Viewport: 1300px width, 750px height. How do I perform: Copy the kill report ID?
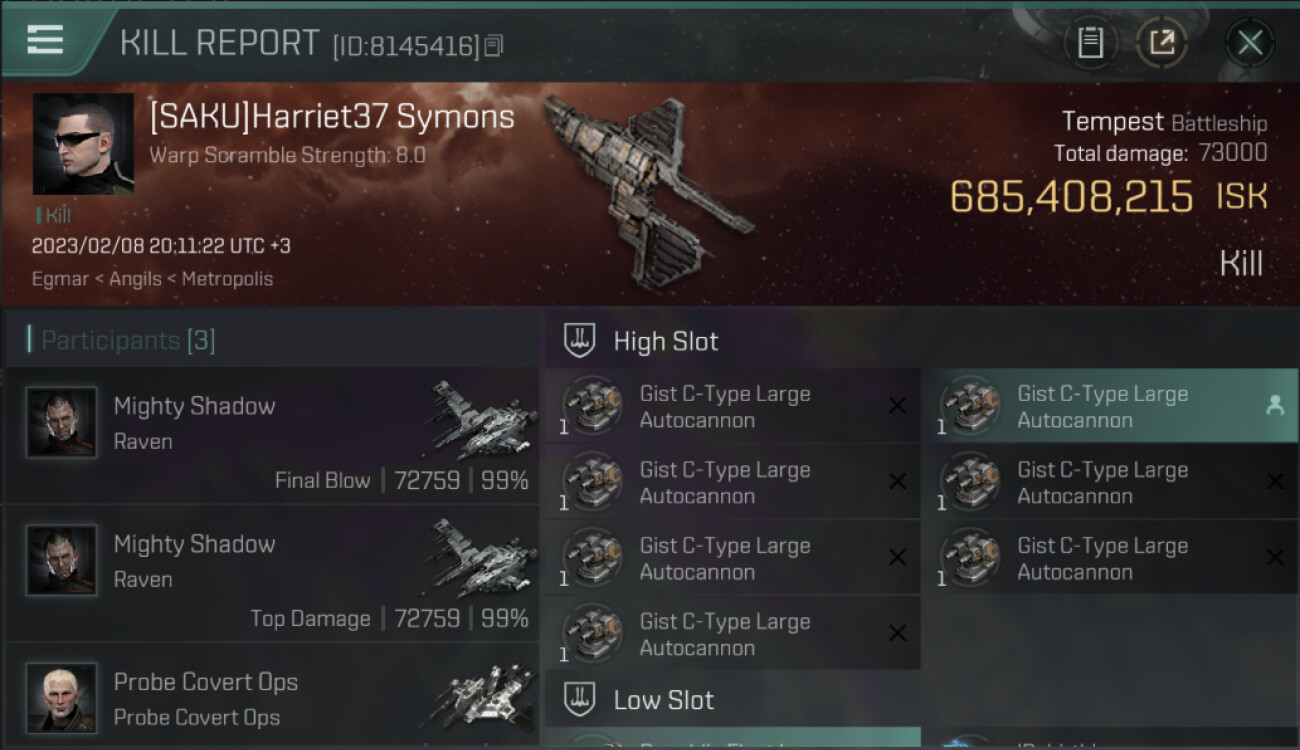(494, 46)
